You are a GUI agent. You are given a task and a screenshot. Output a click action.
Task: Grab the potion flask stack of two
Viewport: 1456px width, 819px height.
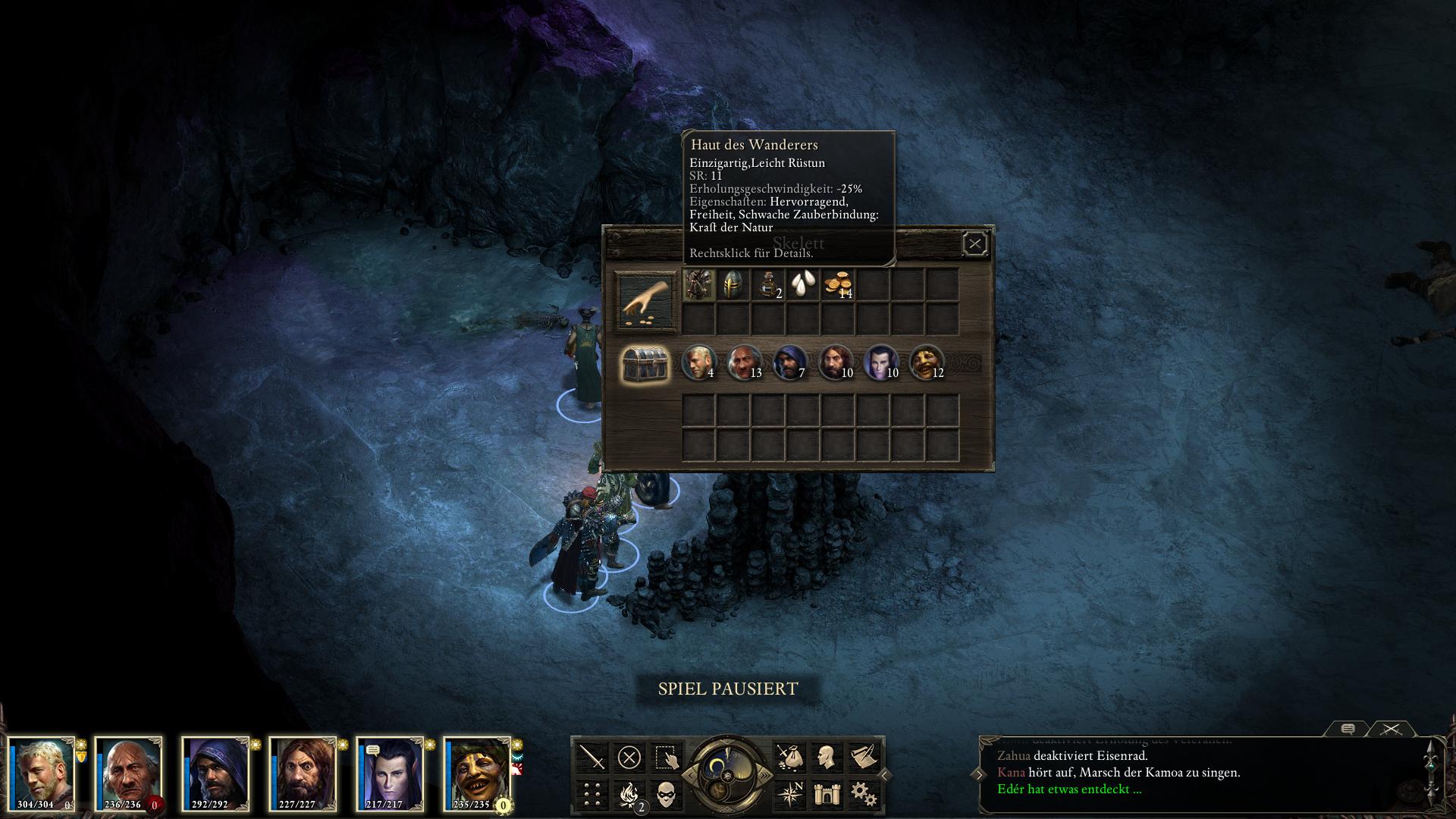[x=768, y=285]
